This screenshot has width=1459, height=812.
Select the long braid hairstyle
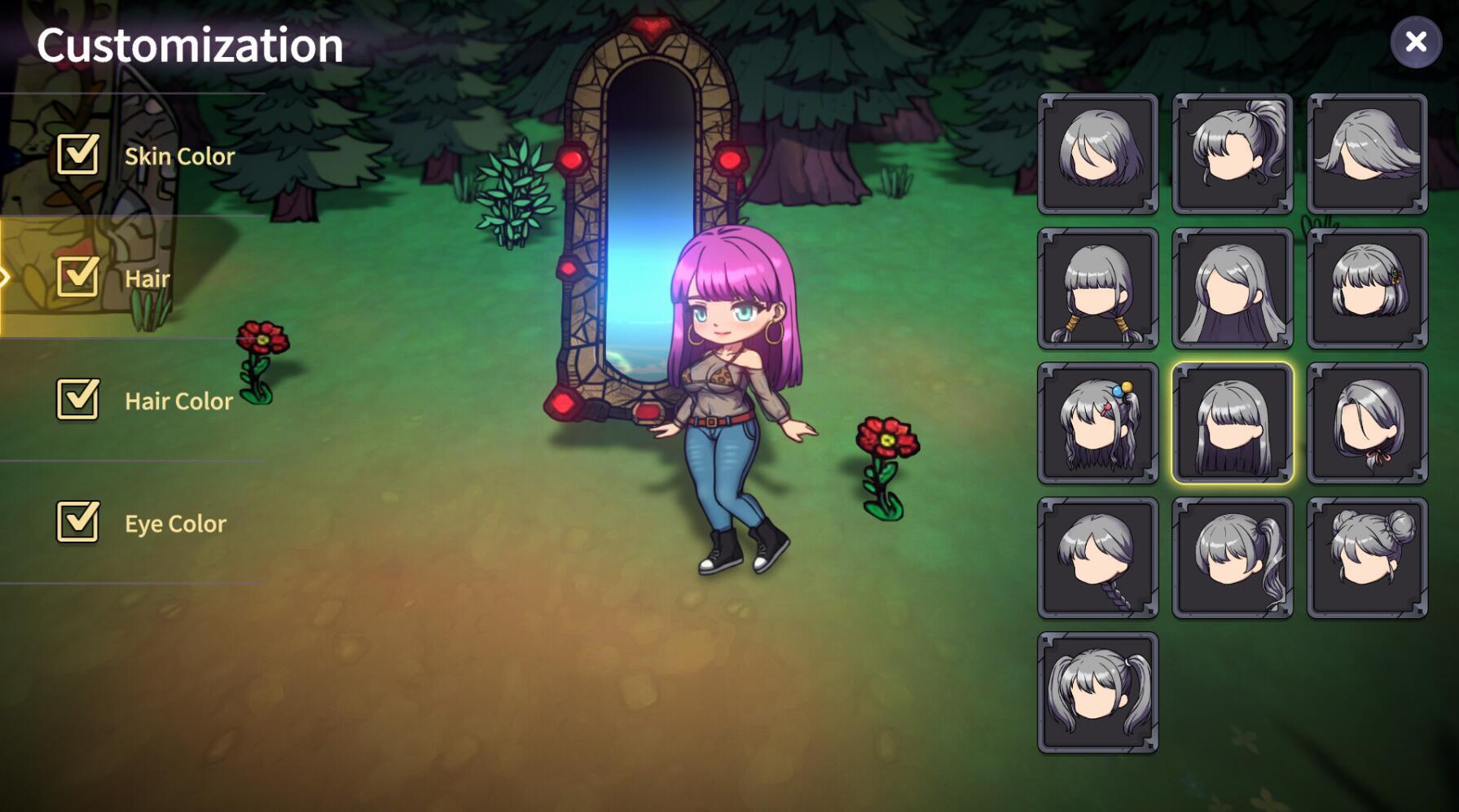point(1097,557)
